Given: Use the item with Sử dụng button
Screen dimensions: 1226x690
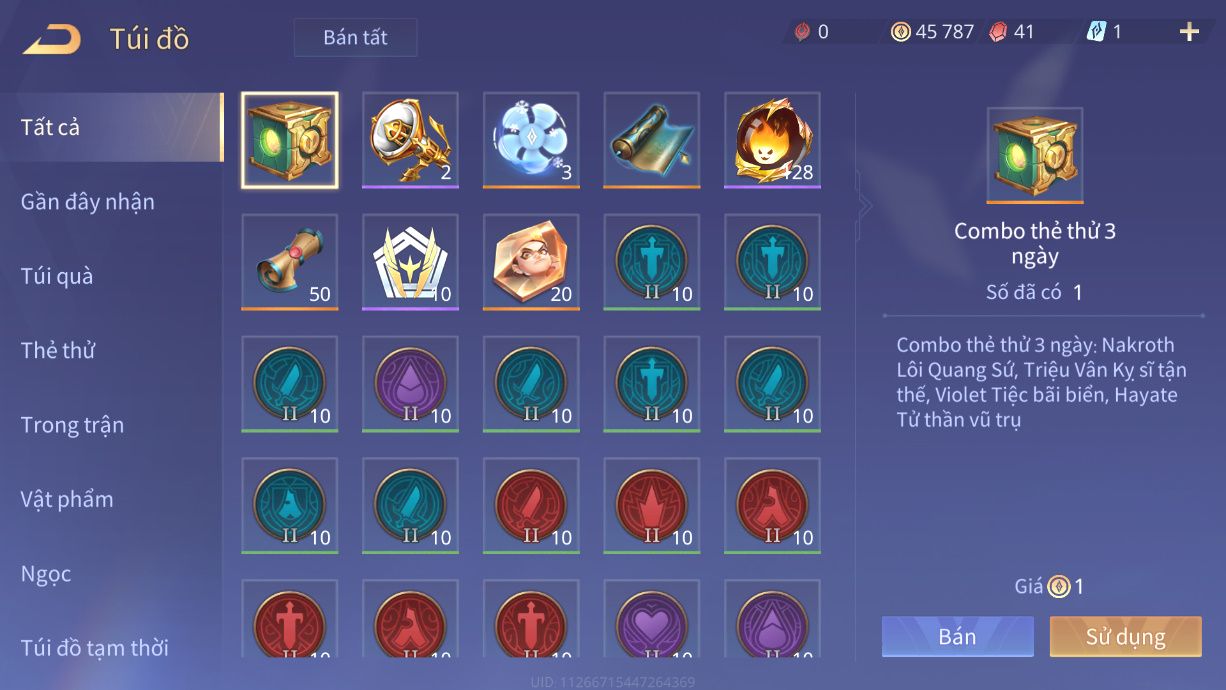Looking at the screenshot, I should coord(1125,637).
